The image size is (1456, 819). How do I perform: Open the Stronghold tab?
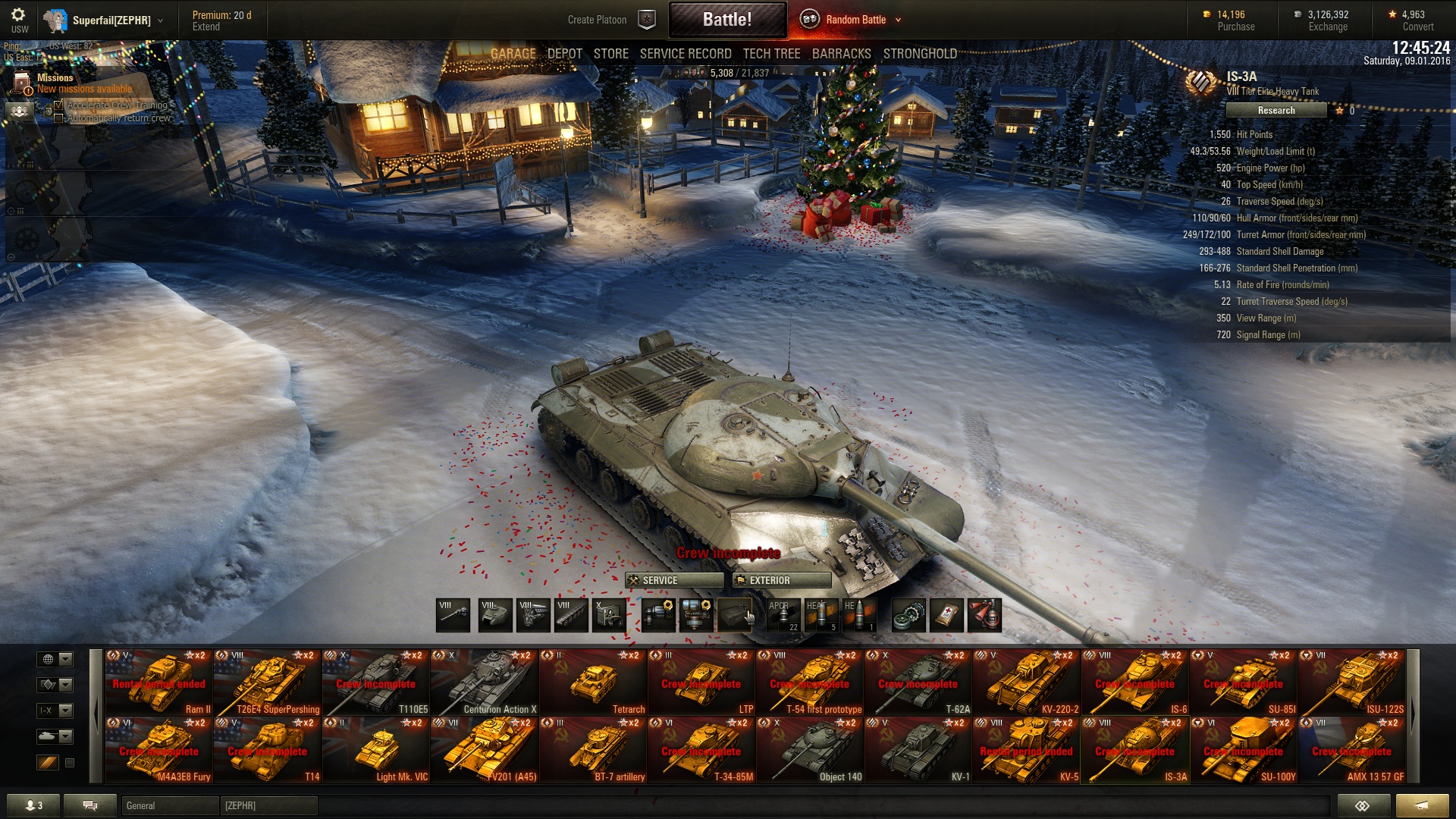click(x=919, y=54)
